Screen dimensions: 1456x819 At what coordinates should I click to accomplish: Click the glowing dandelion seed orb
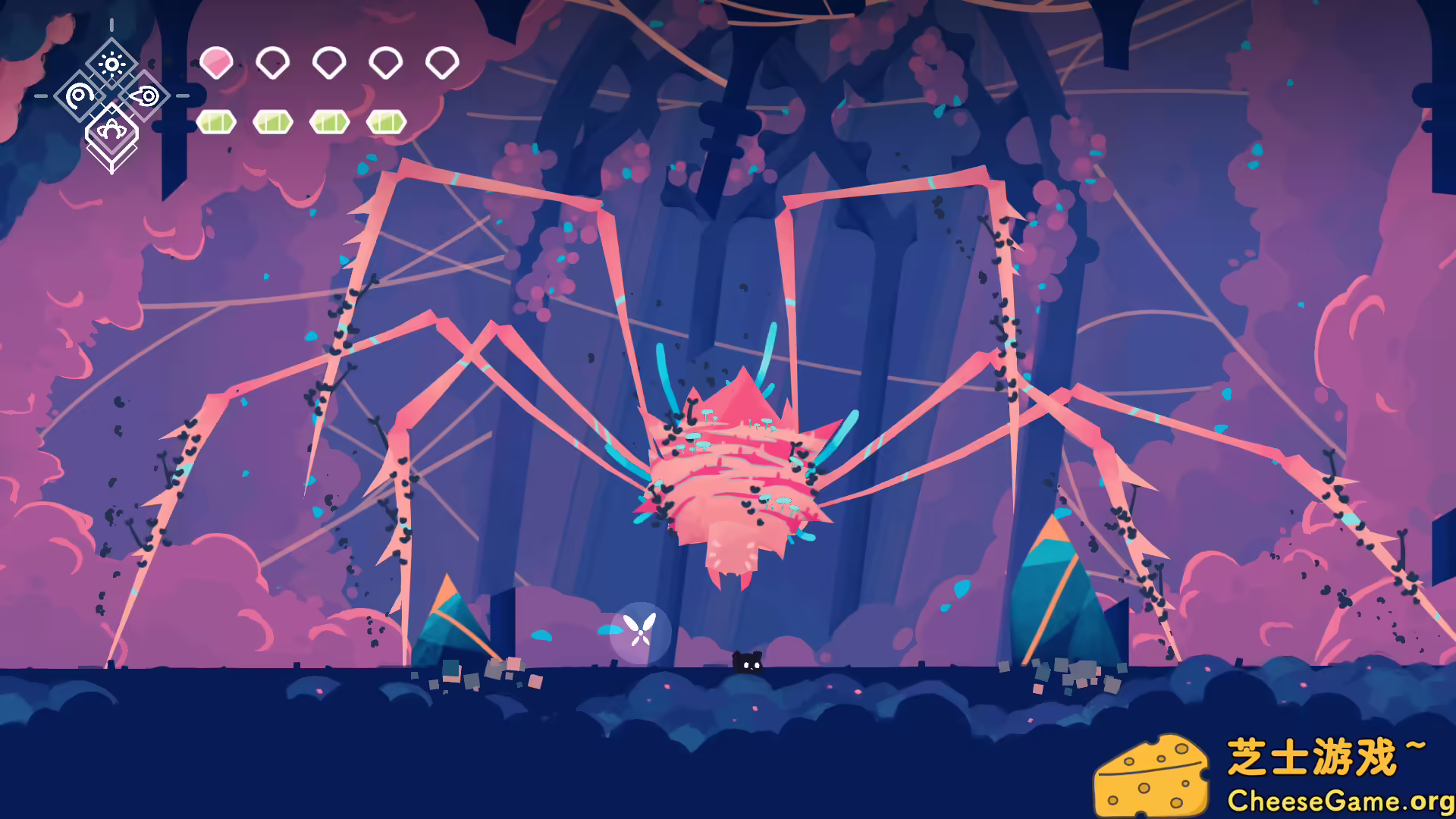tap(641, 631)
